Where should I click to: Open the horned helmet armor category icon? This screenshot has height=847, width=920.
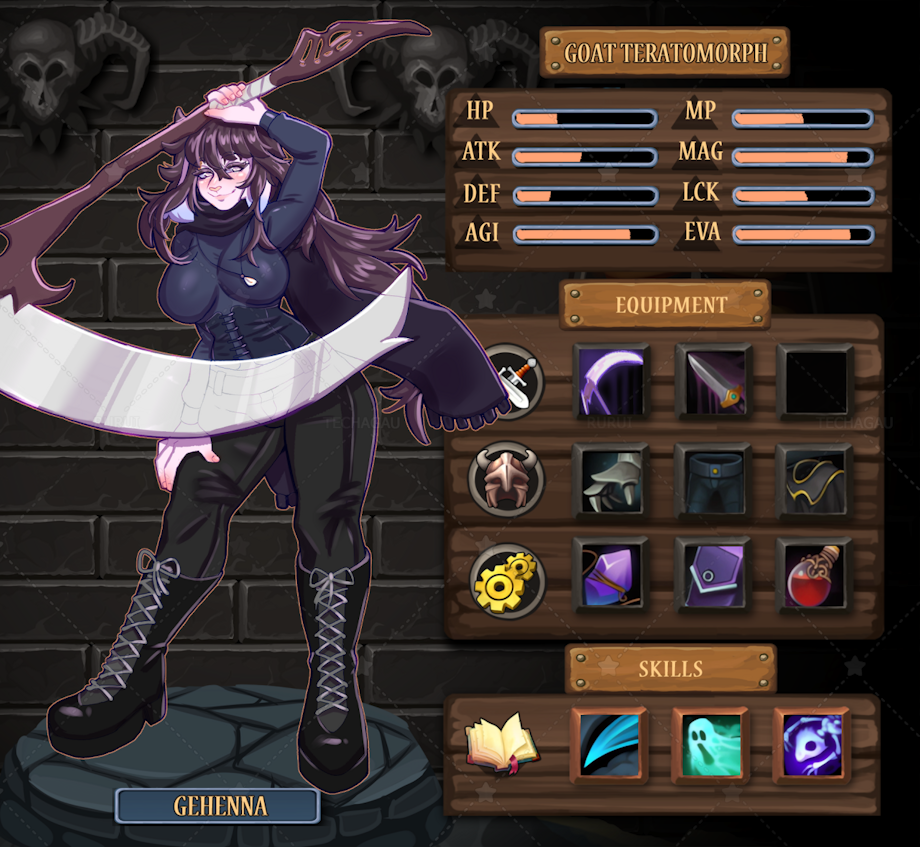[x=507, y=480]
